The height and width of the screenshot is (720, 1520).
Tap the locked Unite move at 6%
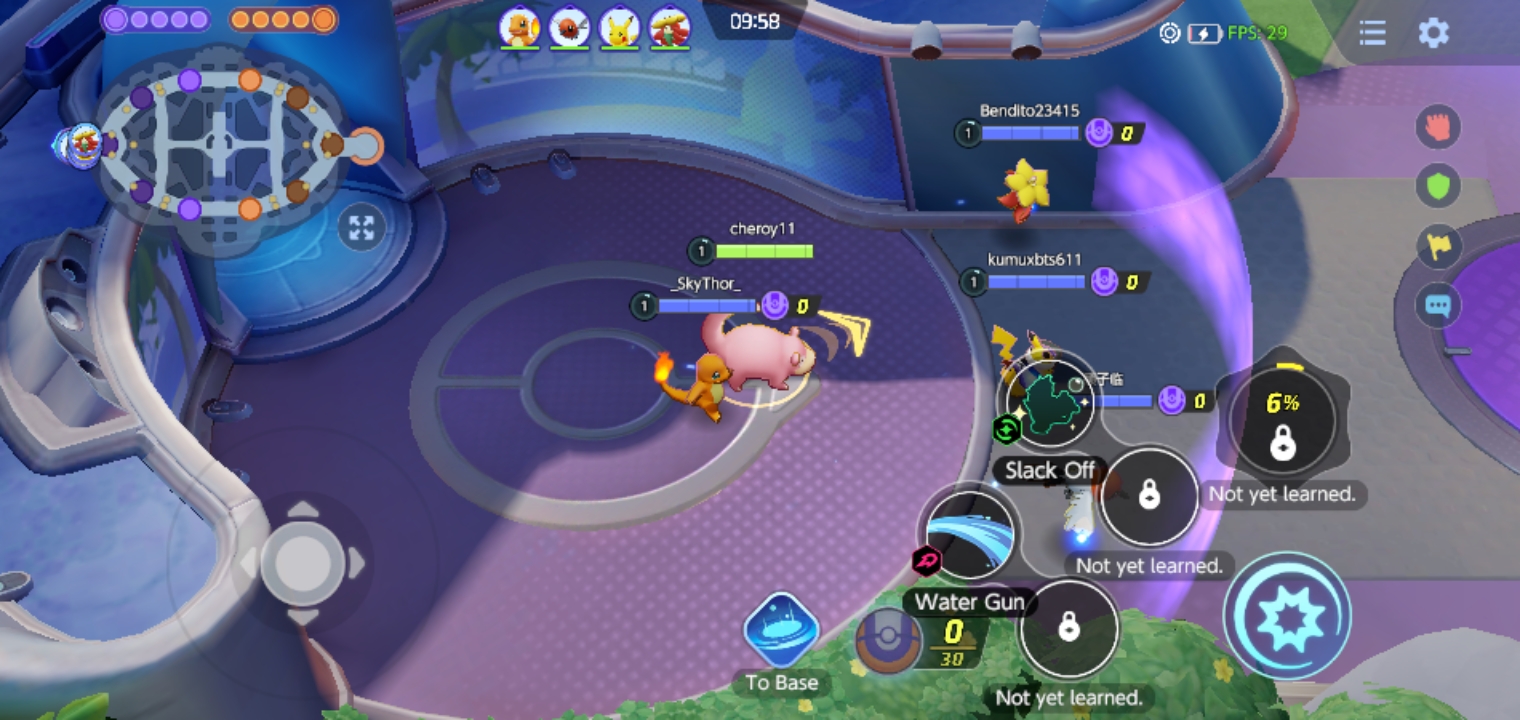(1282, 420)
